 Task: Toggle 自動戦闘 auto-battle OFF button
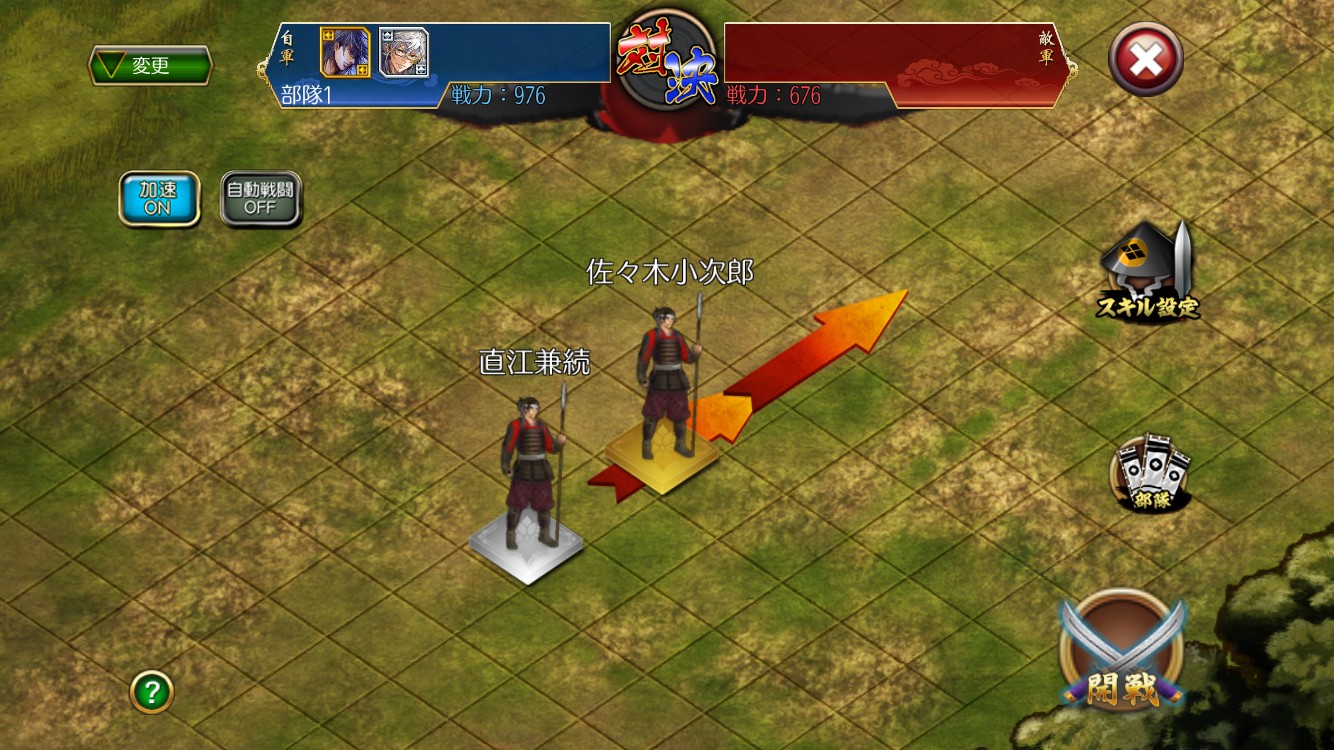[x=260, y=199]
